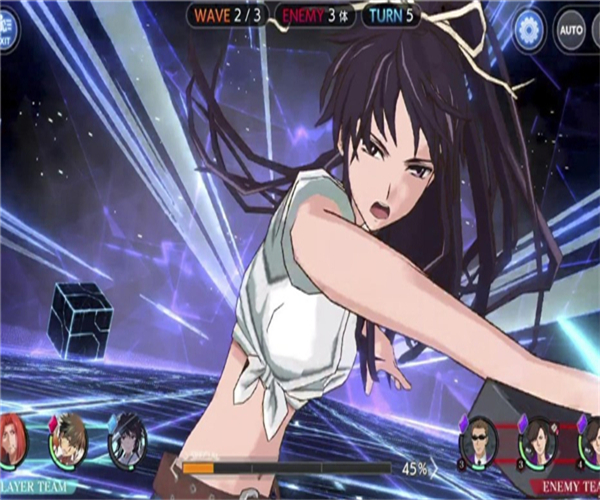Select the red-haired player team portrait

coord(10,439)
